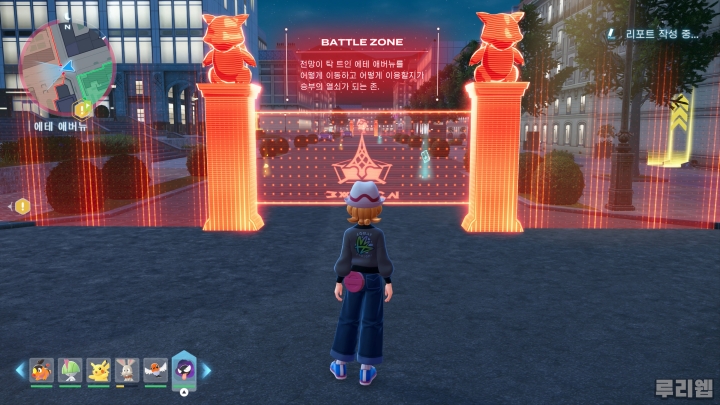Click the left party scroll arrow

click(x=19, y=370)
